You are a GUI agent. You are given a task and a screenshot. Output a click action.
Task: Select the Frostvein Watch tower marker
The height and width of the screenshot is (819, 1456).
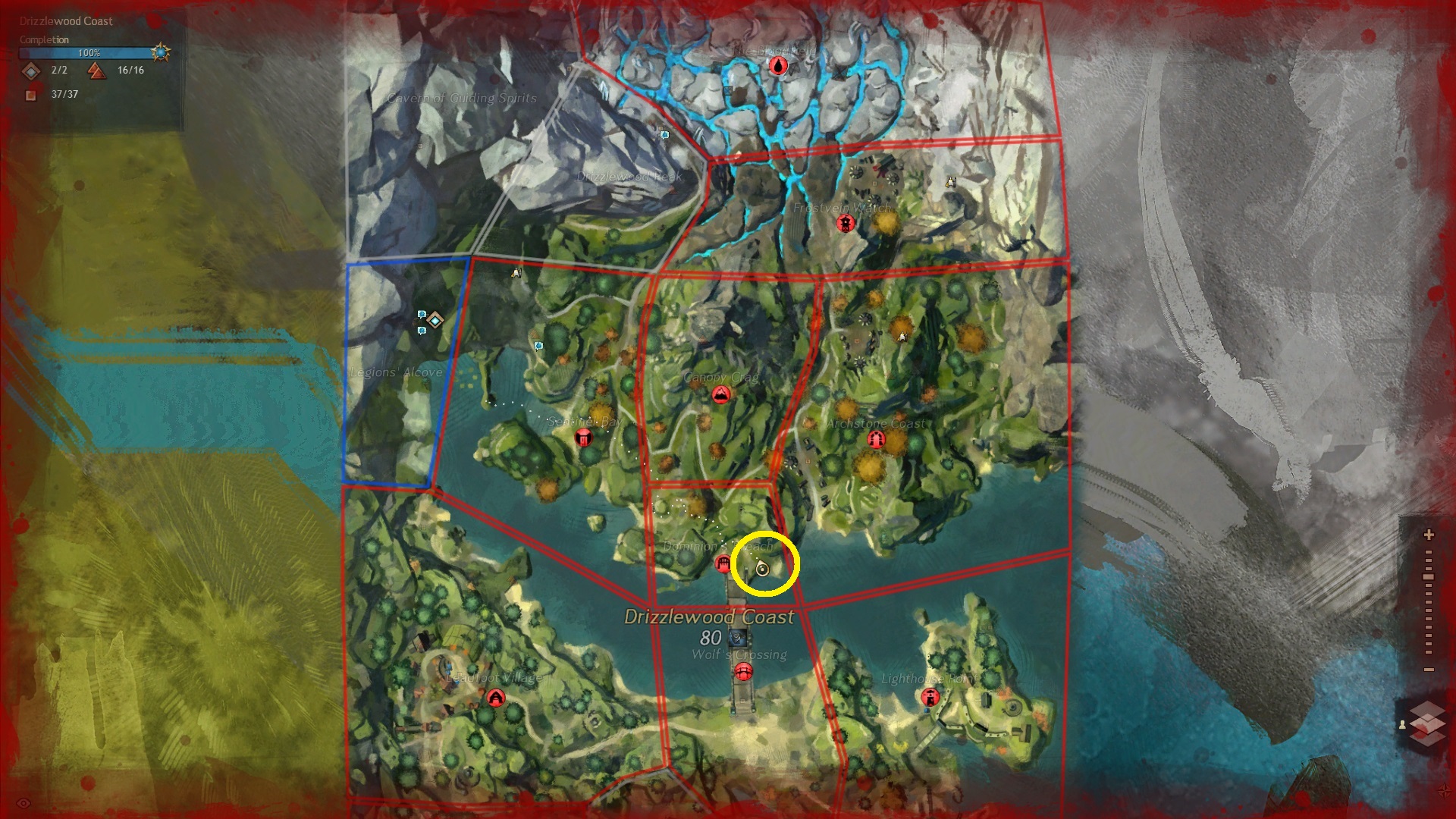[845, 223]
